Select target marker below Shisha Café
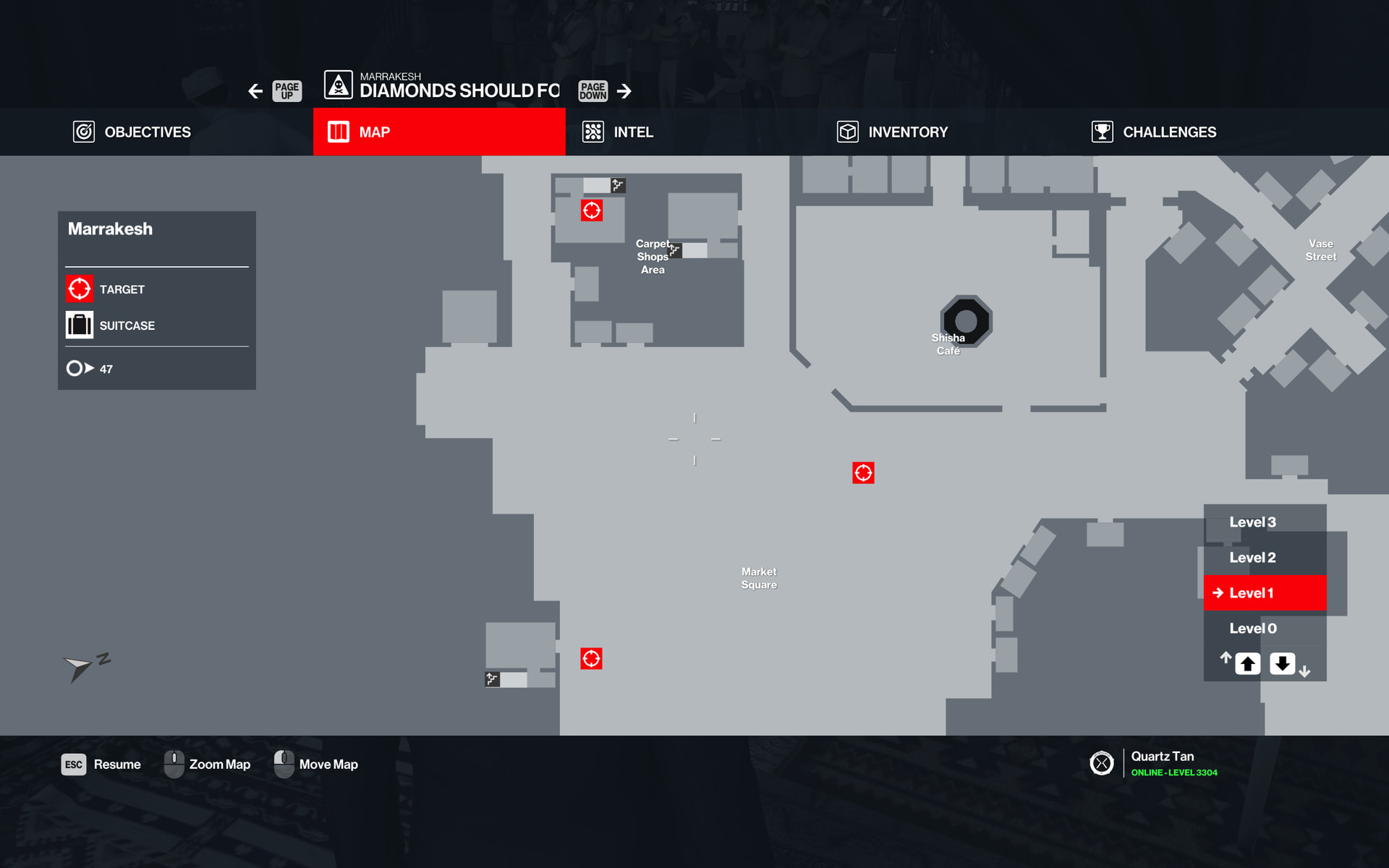Image resolution: width=1389 pixels, height=868 pixels. tap(863, 473)
